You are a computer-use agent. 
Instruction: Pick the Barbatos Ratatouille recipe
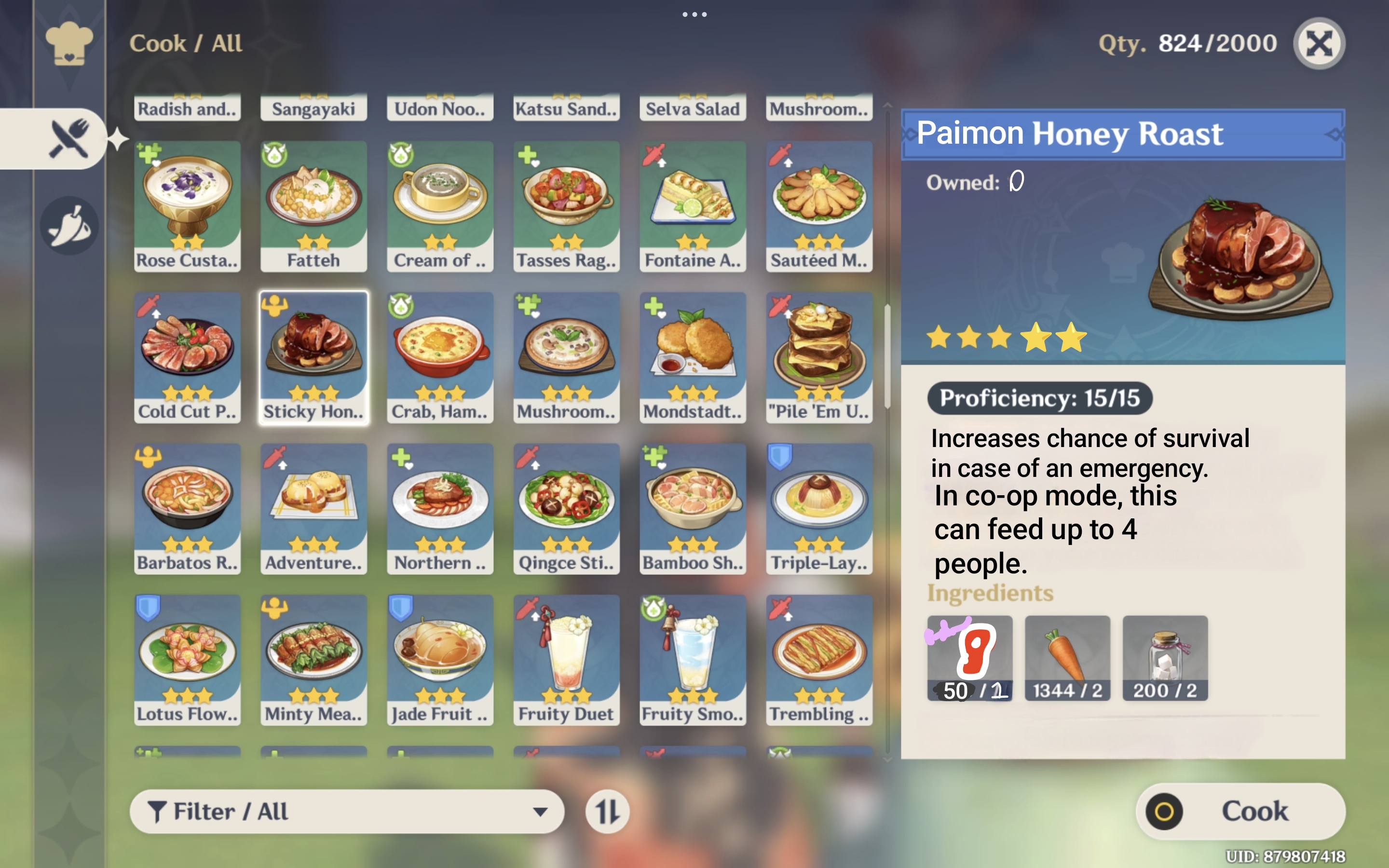point(187,509)
